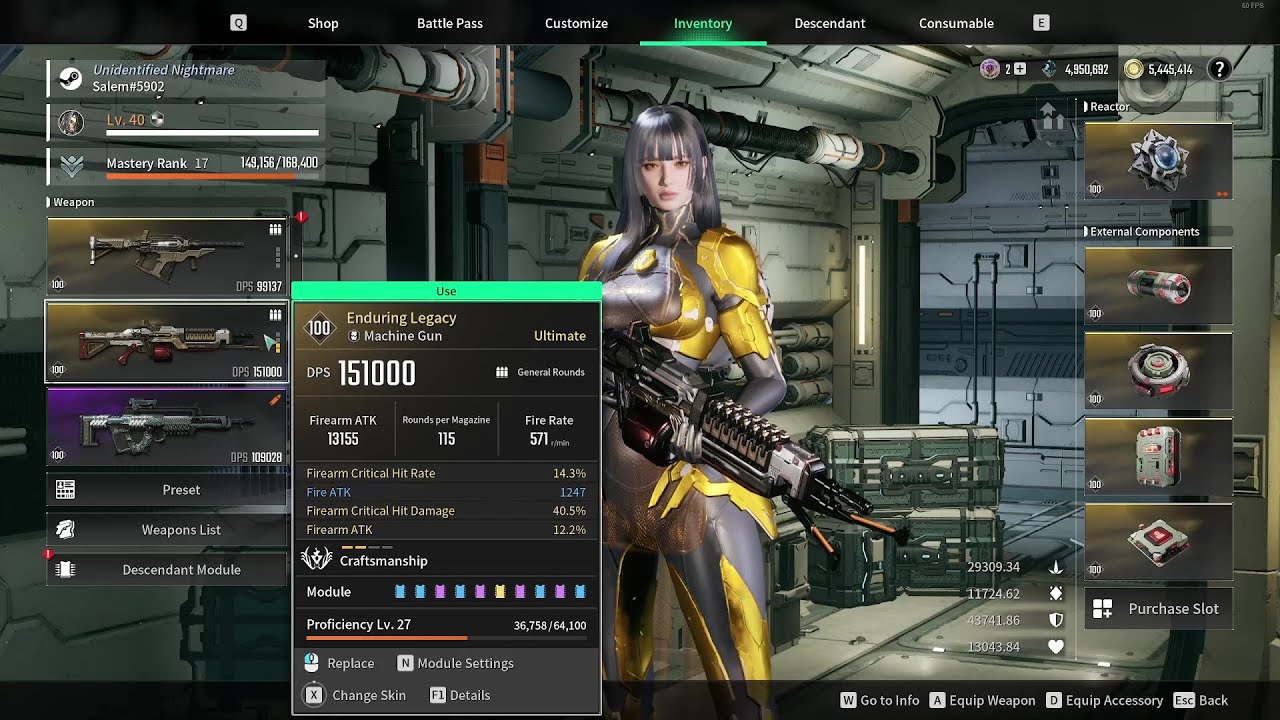Select the Enduring Legacy machine gun slot
Image resolution: width=1280 pixels, height=720 pixels.
[x=166, y=342]
